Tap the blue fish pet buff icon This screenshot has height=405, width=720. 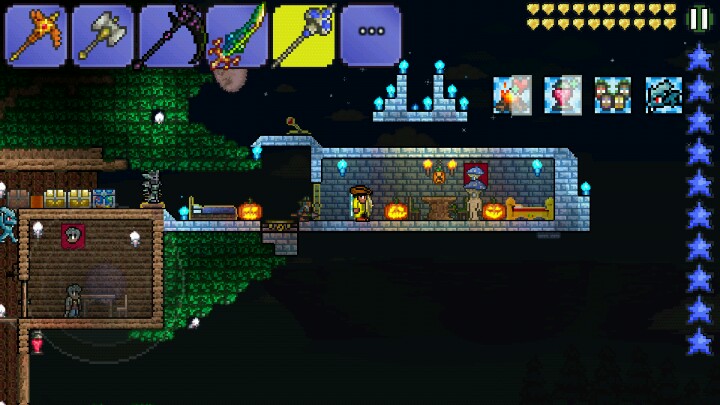coord(663,95)
